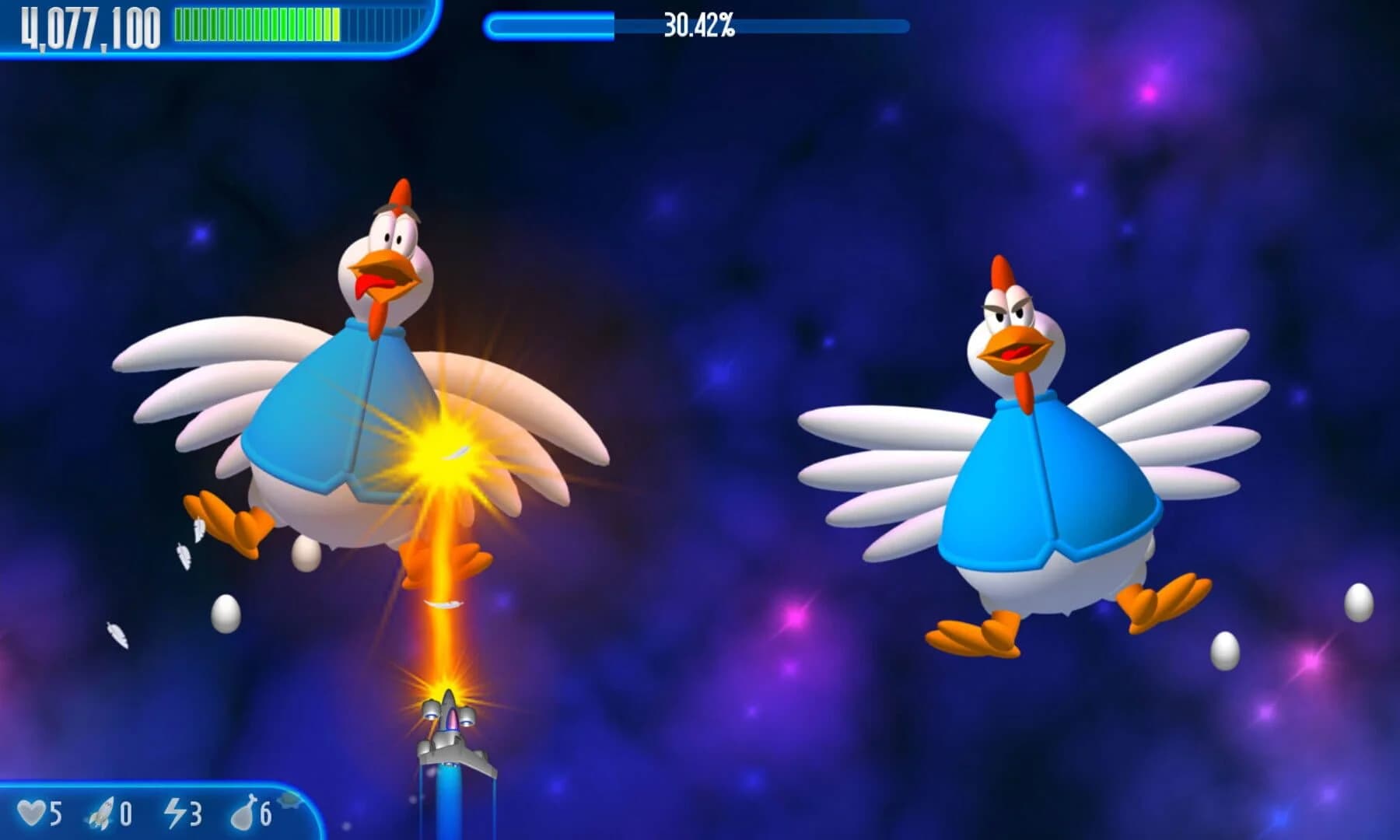This screenshot has width=1400, height=840.
Task: Click the green health bar segments
Action: (257, 25)
